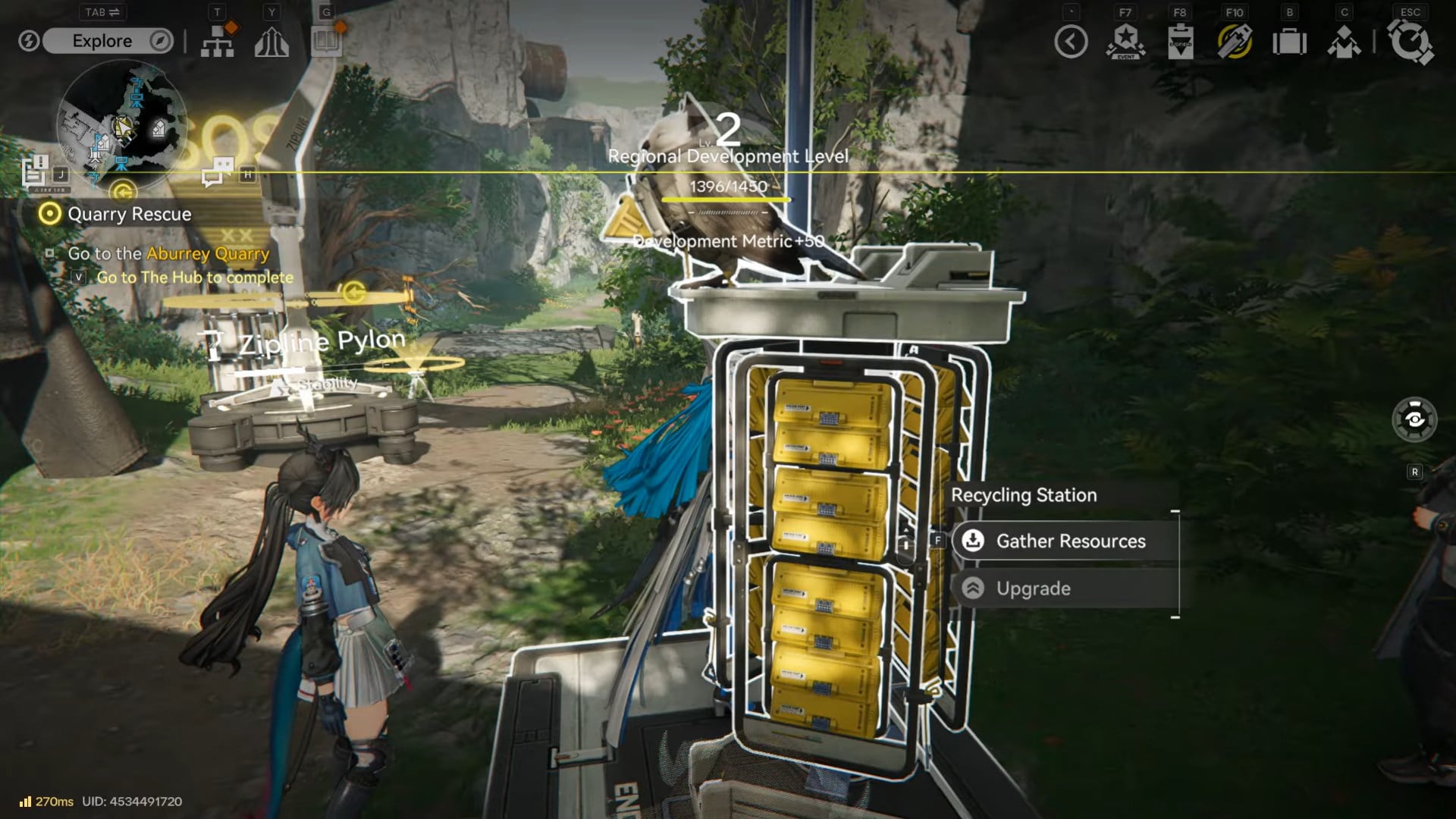Open the operator character menu icon

tap(1344, 42)
